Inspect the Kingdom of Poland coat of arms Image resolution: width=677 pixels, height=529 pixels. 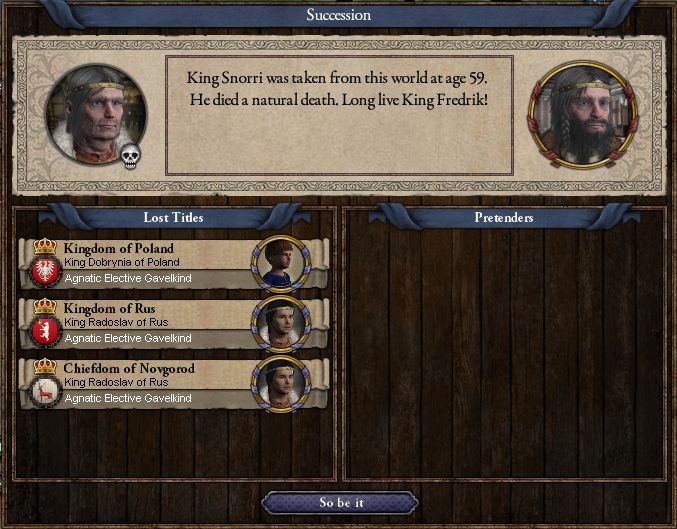coord(43,270)
